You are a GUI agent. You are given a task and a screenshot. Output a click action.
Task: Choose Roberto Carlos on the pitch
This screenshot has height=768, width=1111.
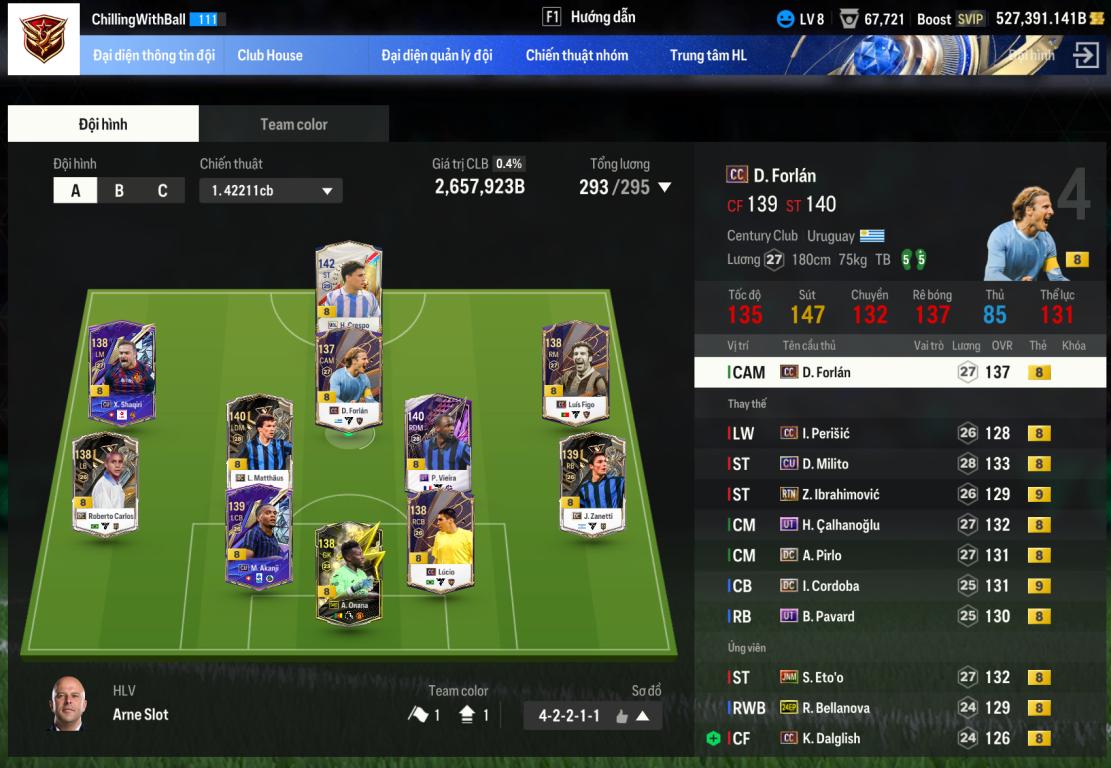tap(105, 485)
